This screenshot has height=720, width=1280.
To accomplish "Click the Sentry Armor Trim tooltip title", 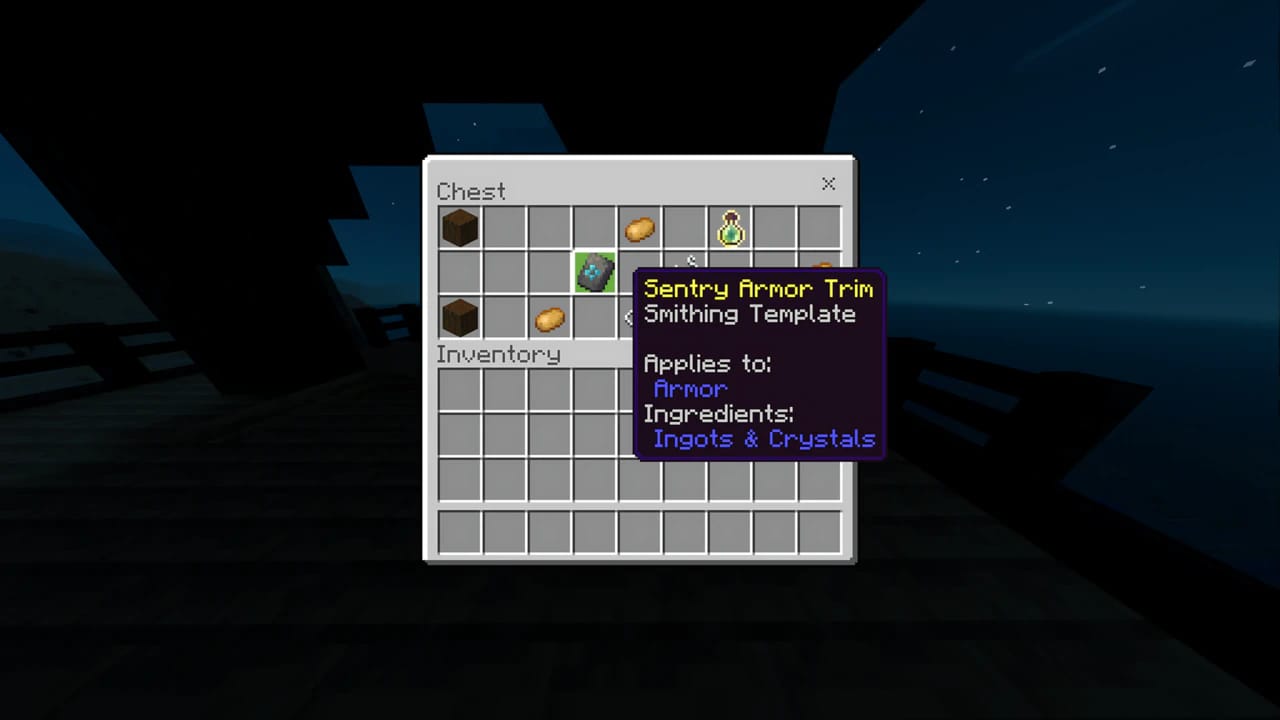I will pyautogui.click(x=758, y=289).
